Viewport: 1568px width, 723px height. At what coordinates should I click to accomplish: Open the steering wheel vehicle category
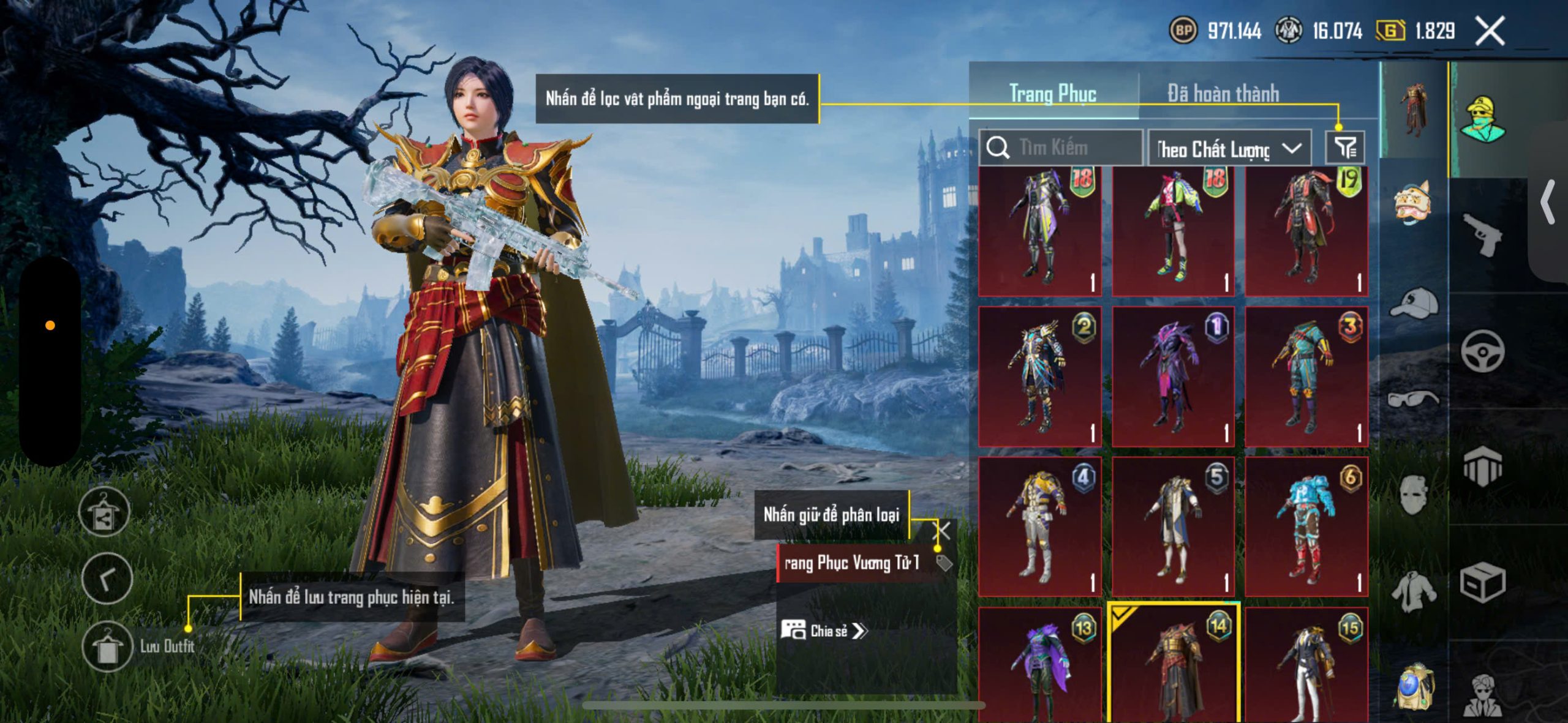click(1482, 351)
